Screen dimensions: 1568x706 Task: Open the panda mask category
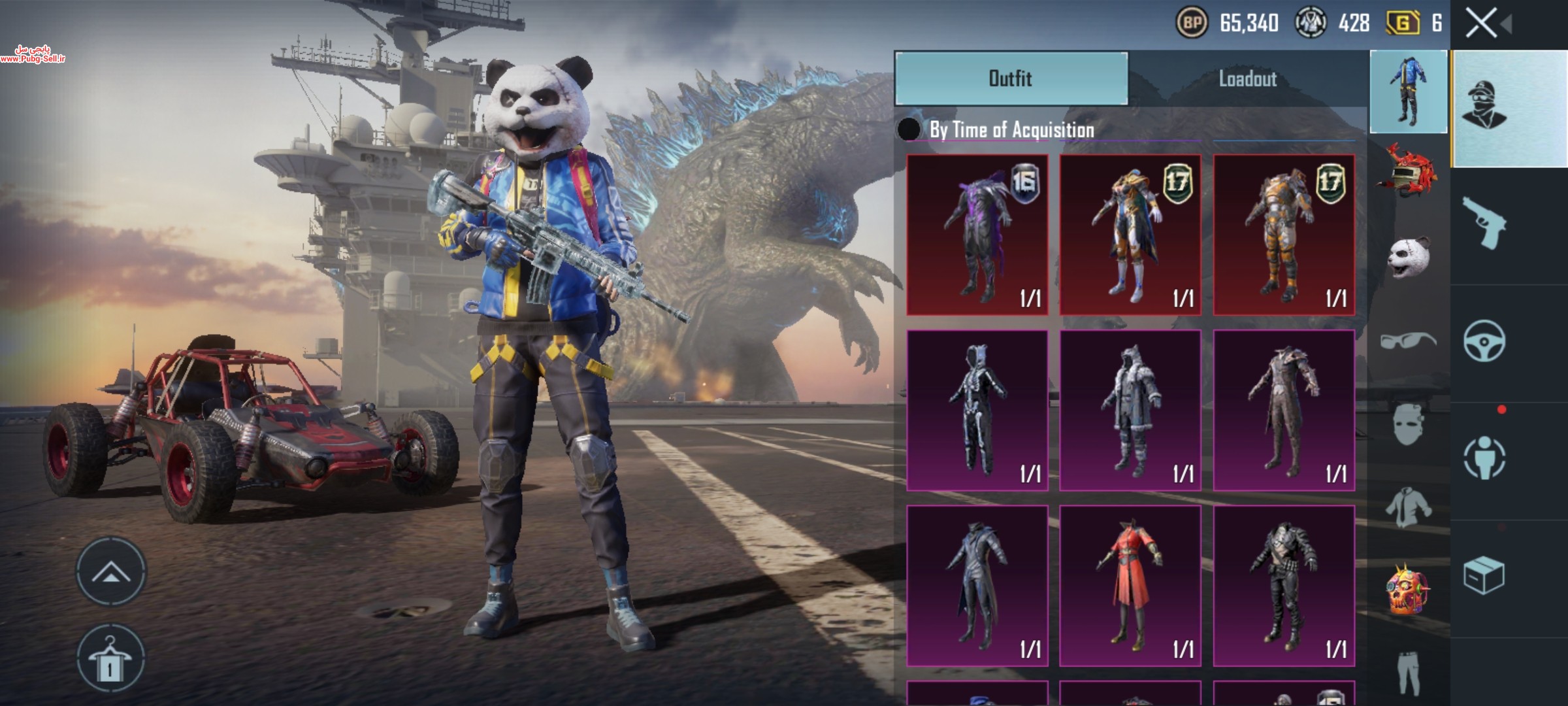click(x=1408, y=256)
